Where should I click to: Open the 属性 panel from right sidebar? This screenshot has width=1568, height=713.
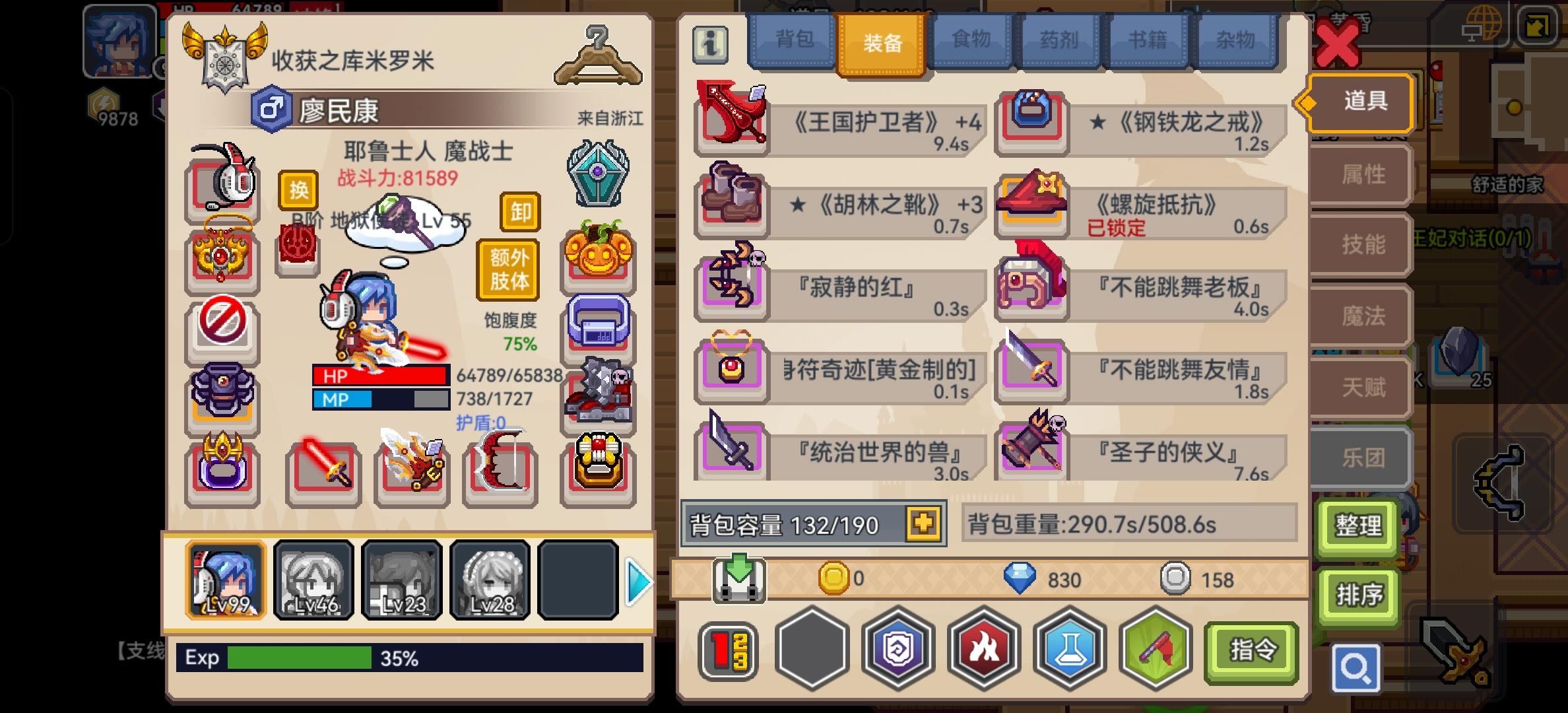(x=1358, y=174)
